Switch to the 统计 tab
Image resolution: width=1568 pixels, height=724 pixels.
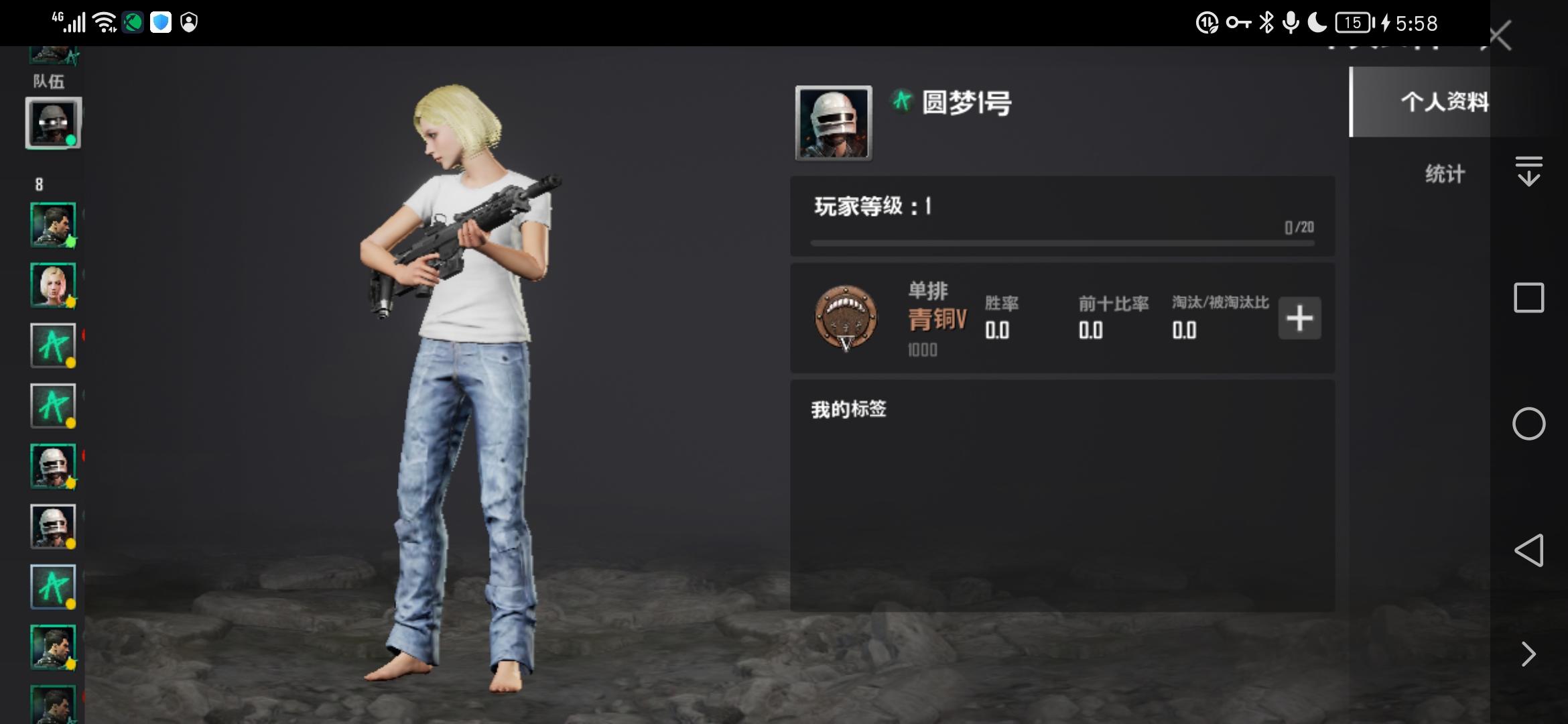pyautogui.click(x=1445, y=173)
